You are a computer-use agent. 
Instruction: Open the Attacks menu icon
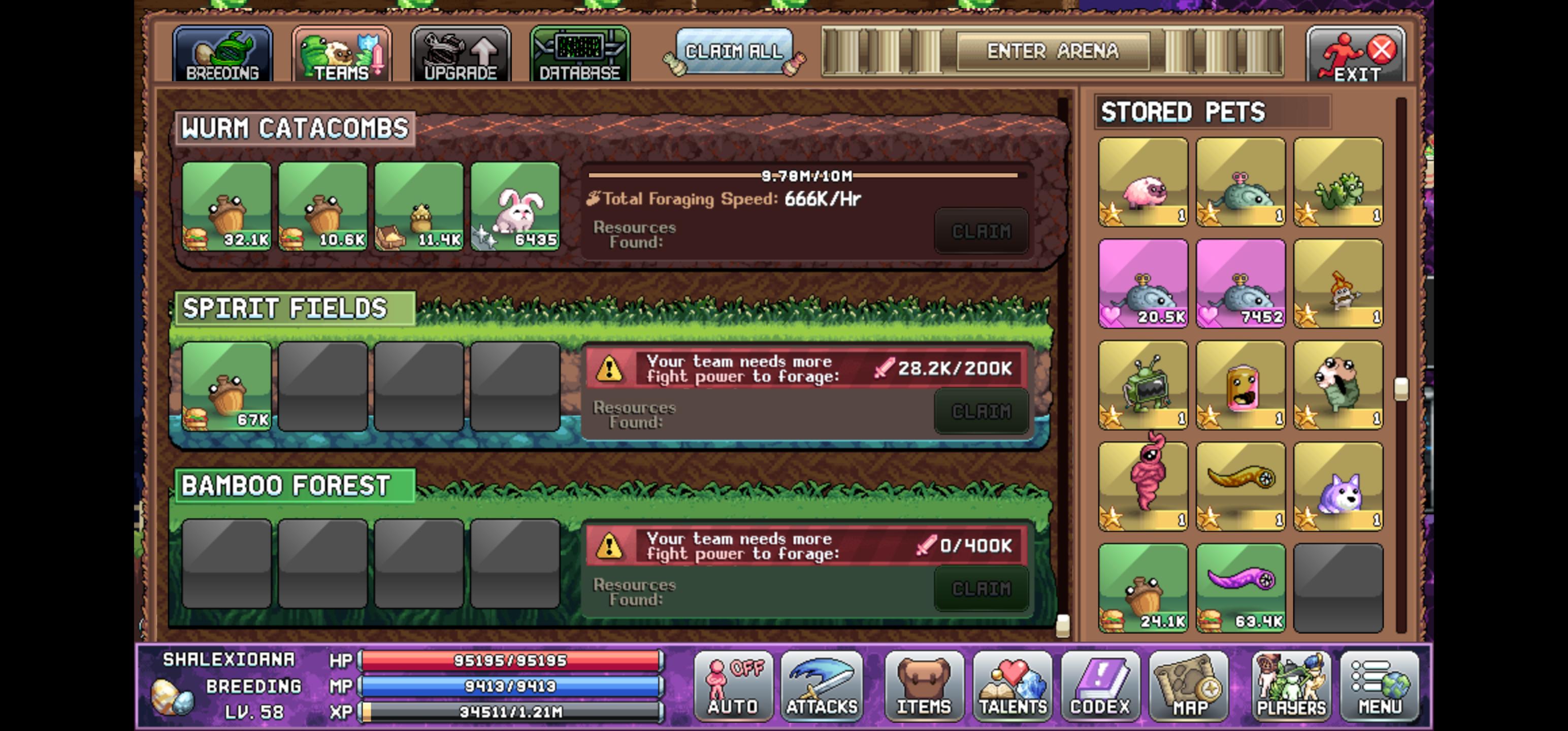821,686
